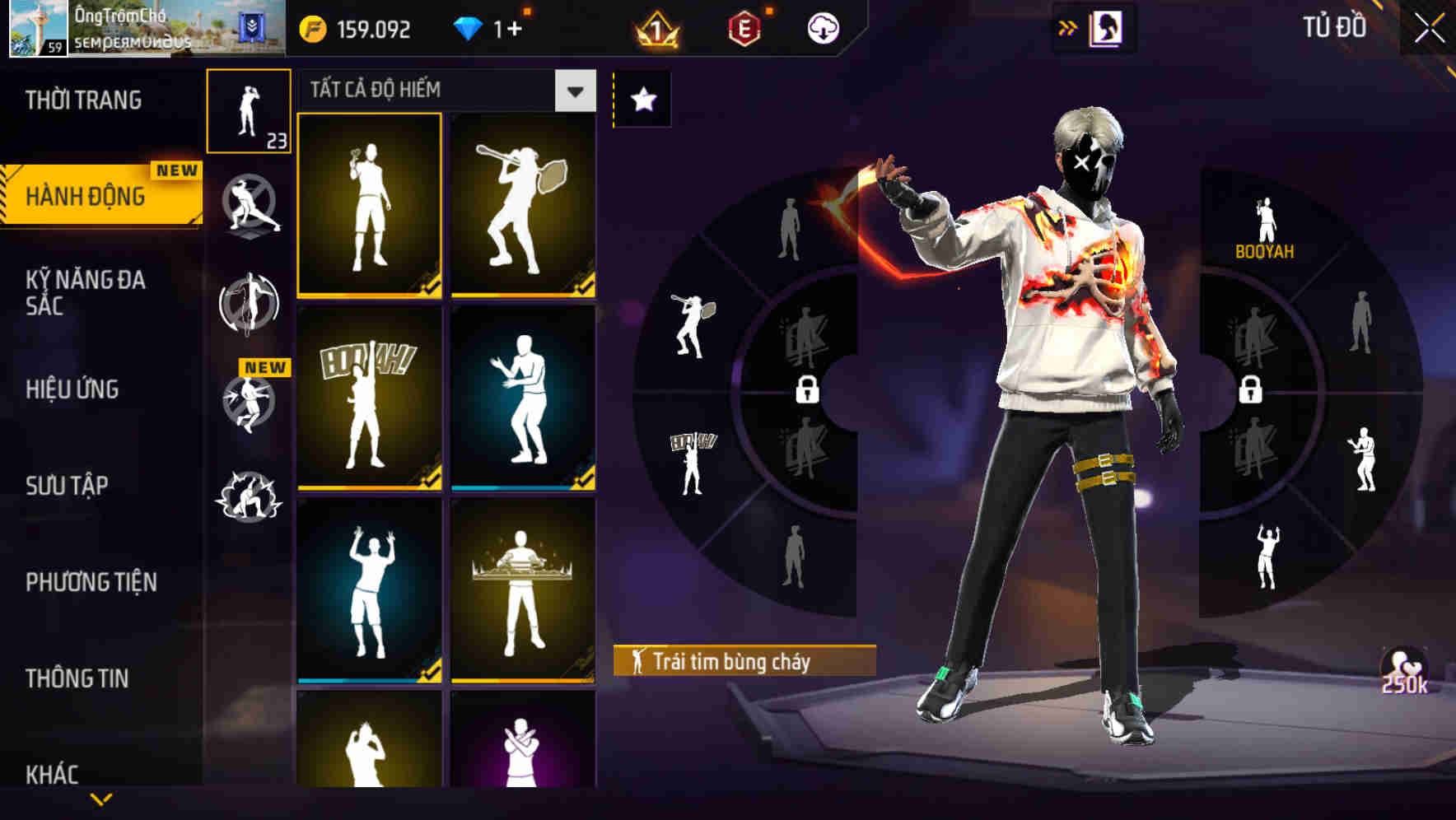Viewport: 1456px width, 820px height.
Task: Select the emote slot icon showing 23
Action: pyautogui.click(x=250, y=111)
